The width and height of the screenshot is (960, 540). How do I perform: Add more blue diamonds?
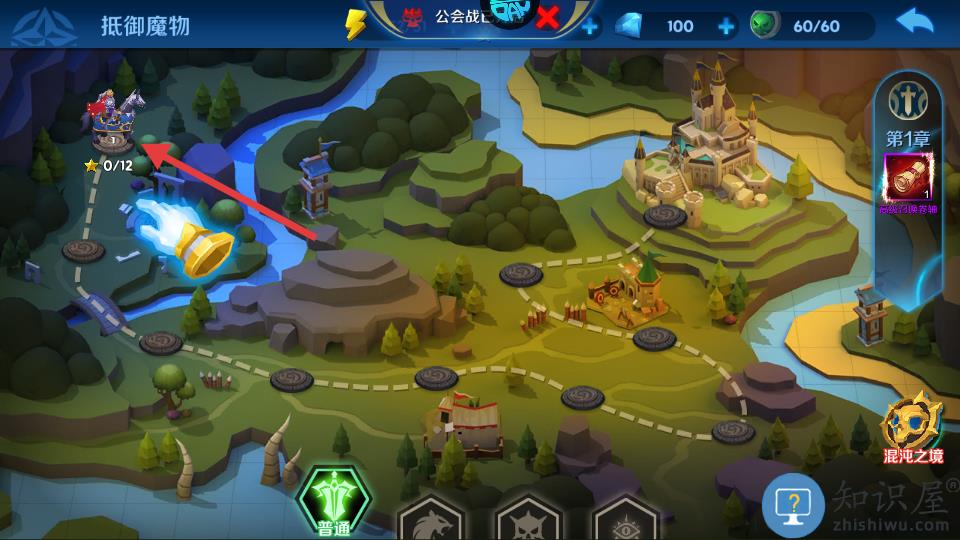click(727, 26)
